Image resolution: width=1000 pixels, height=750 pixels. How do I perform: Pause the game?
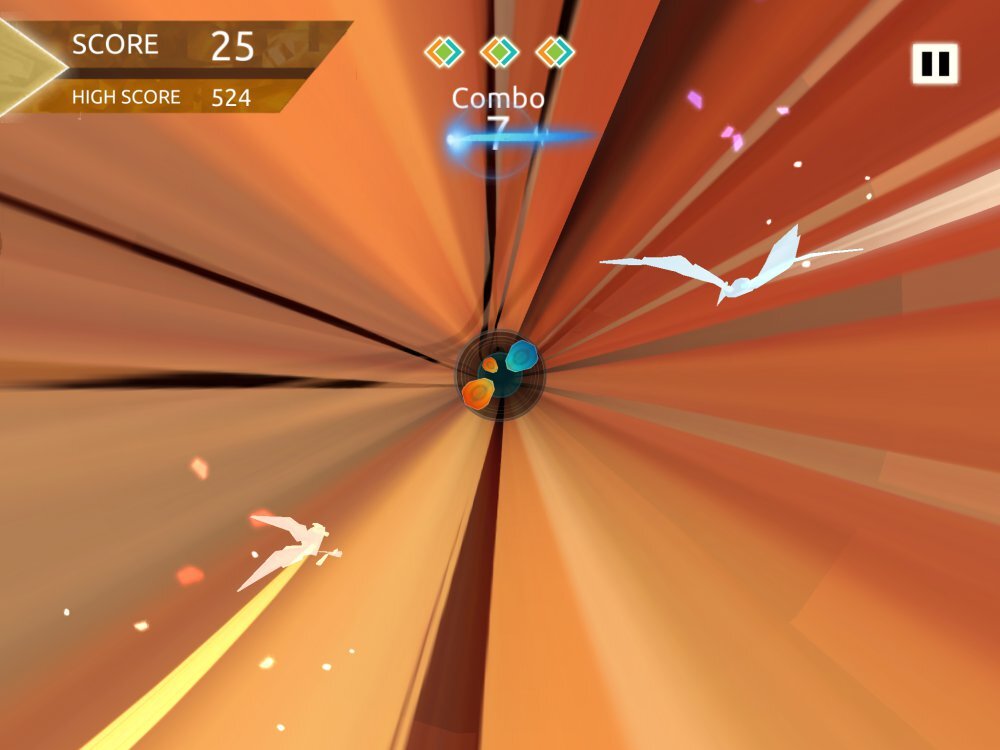(x=934, y=64)
